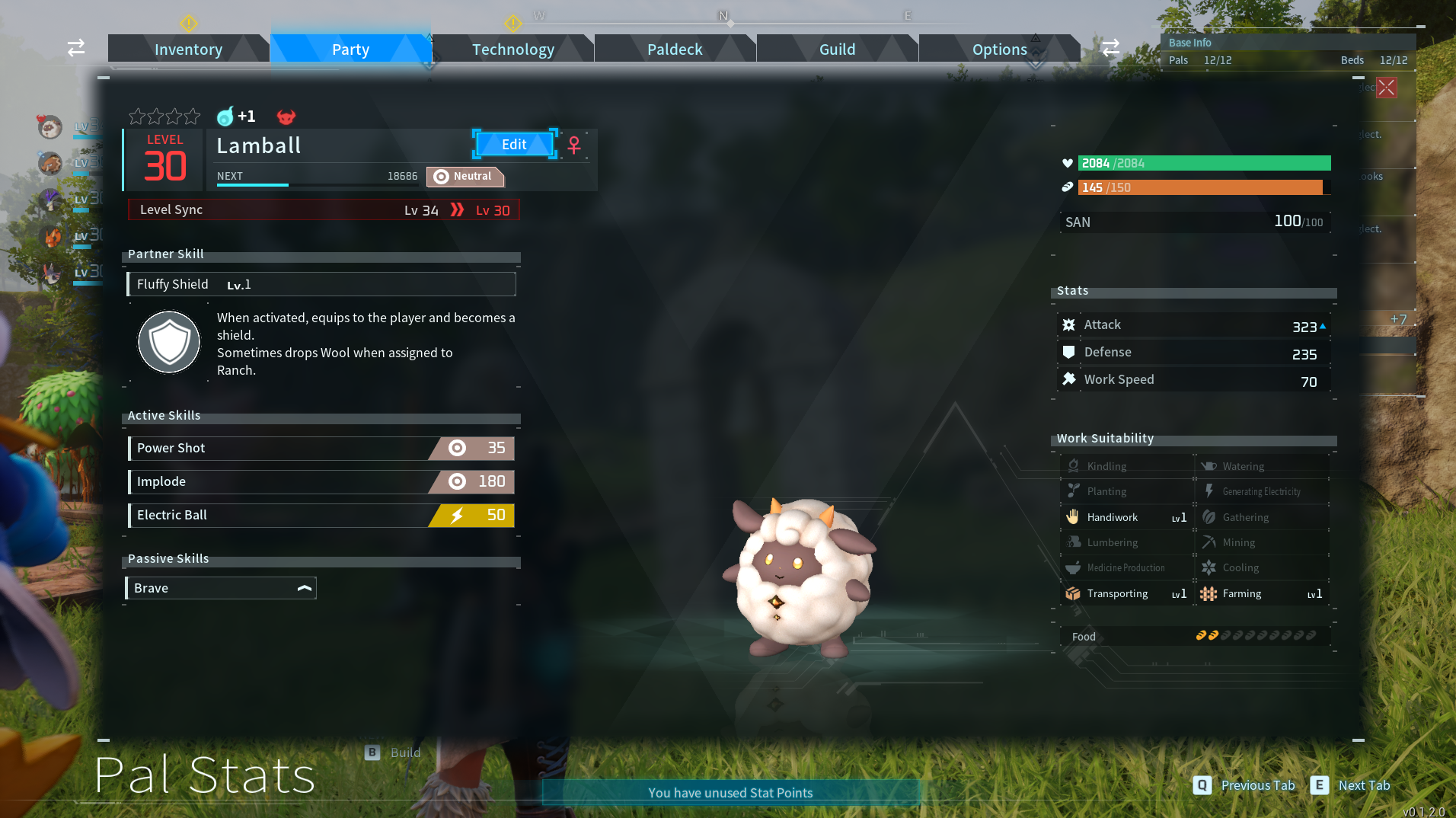
Task: Click the swap arrows icon left of Inventory
Action: 75,47
